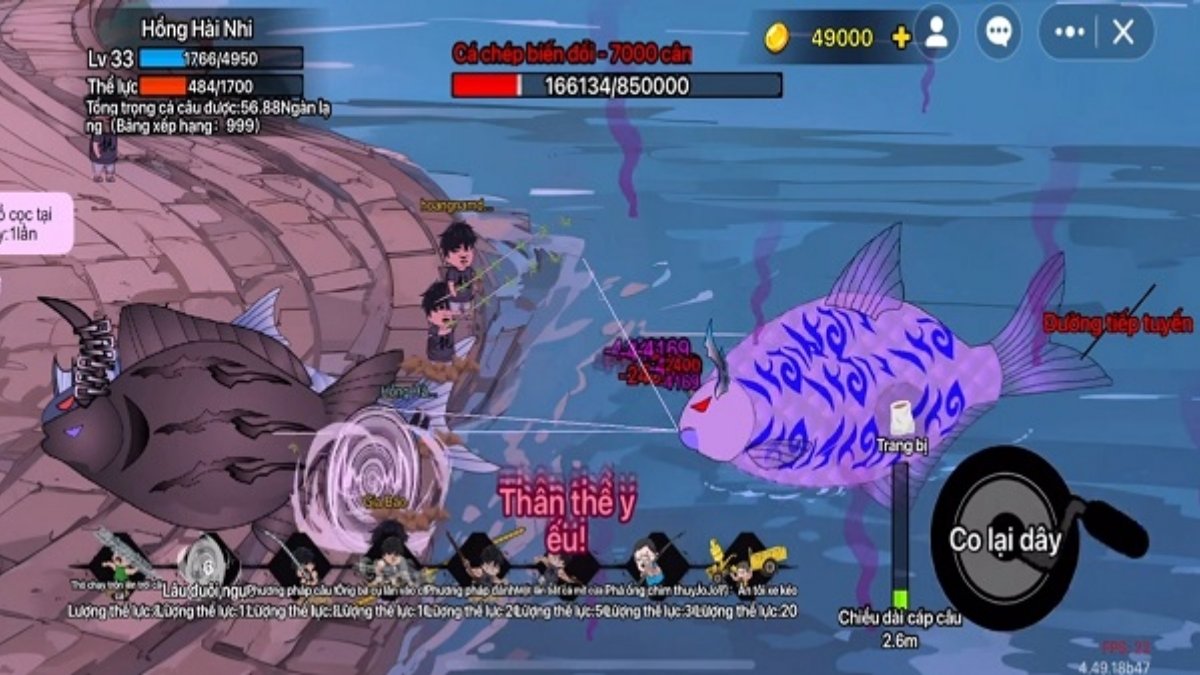This screenshot has height=675, width=1200.
Task: Close the game with the X button
Action: click(x=1123, y=32)
